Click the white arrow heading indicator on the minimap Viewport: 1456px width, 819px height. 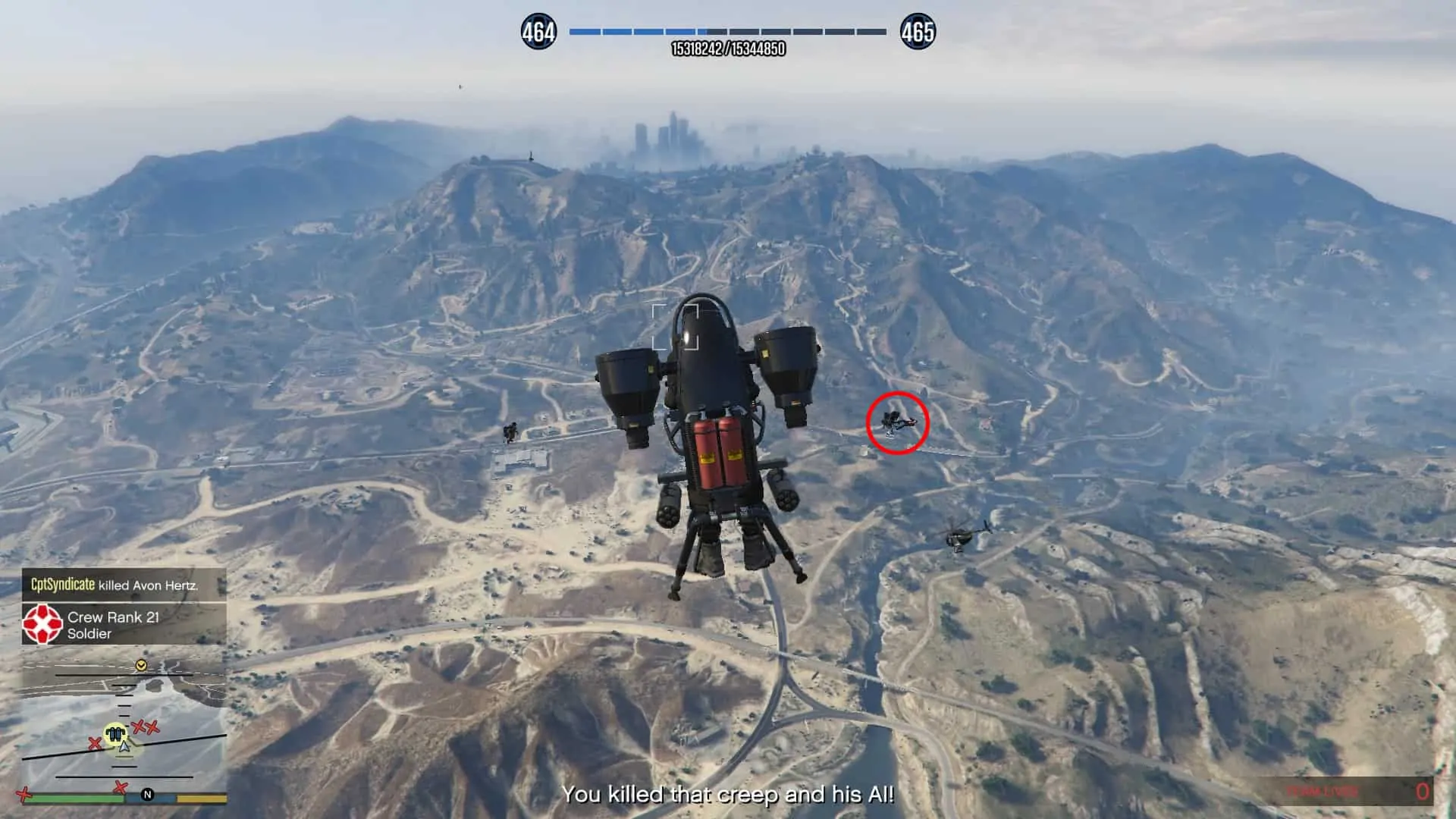[124, 748]
